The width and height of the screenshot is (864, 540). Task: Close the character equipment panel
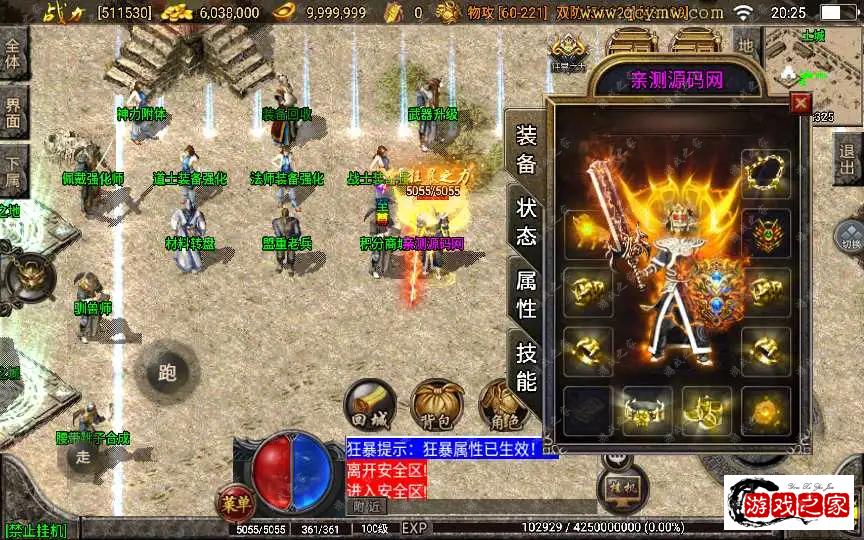click(x=799, y=103)
